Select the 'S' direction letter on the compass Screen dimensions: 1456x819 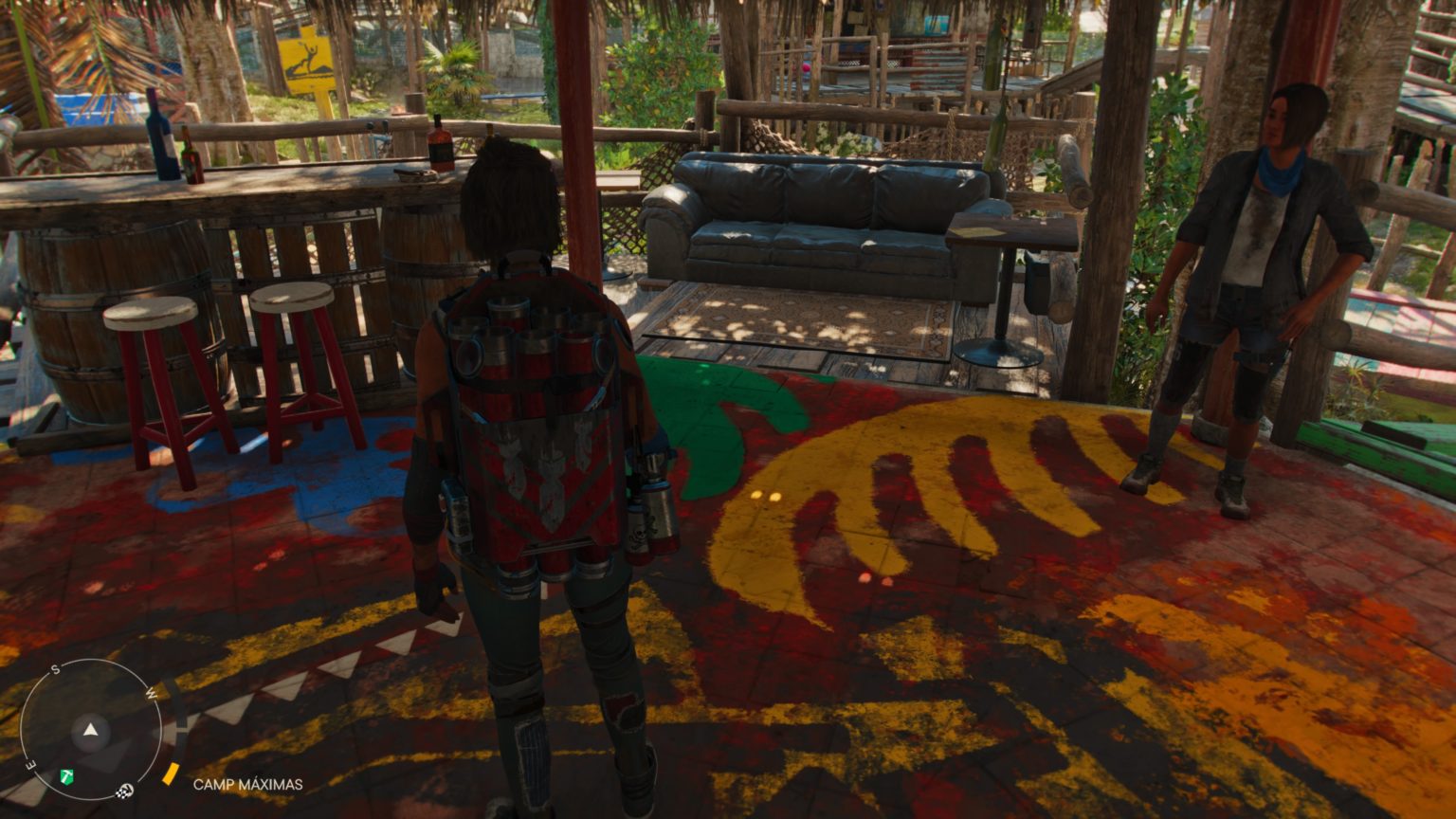[x=55, y=669]
